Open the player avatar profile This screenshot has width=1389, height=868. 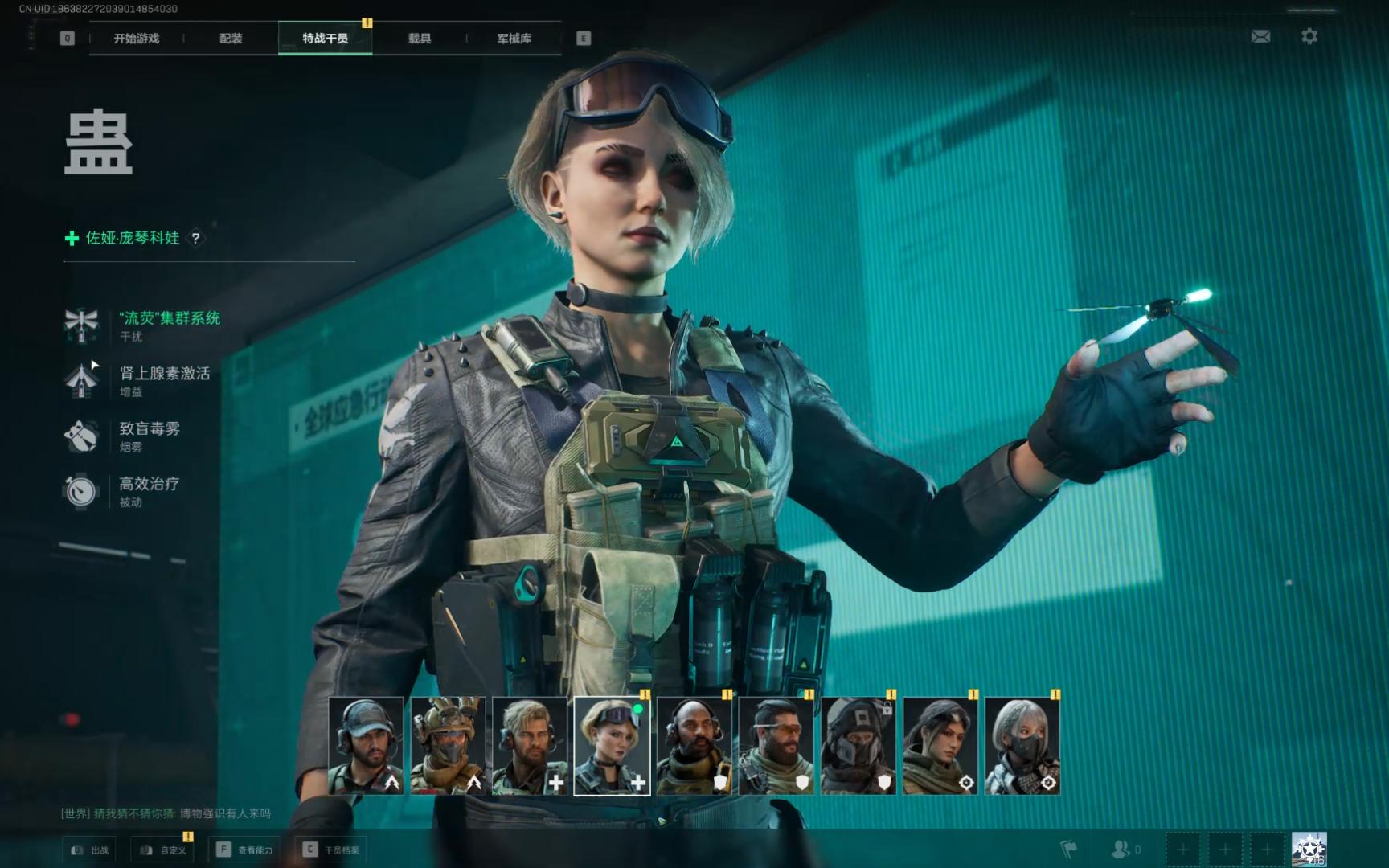click(1309, 849)
